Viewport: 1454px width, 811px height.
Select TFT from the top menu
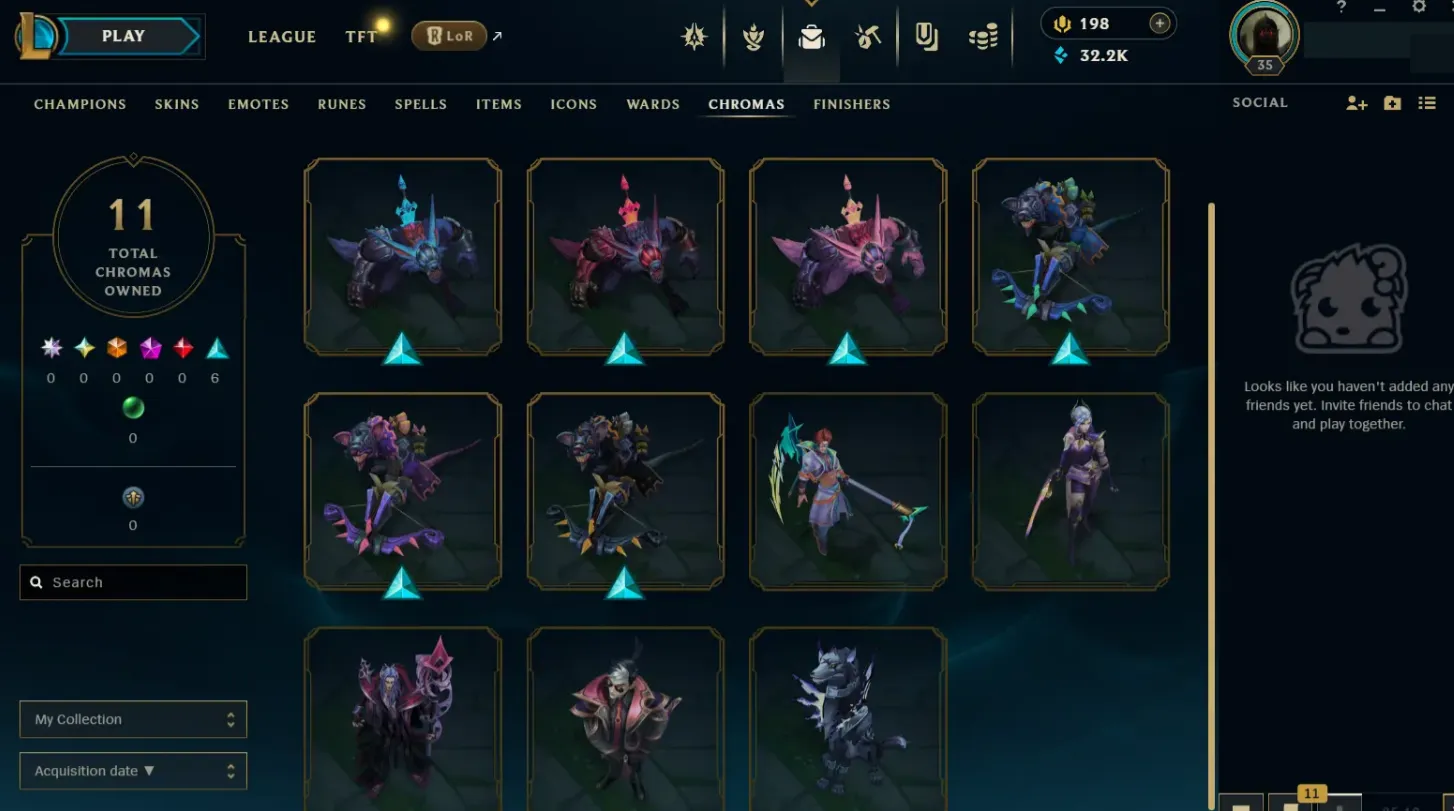[x=361, y=36]
